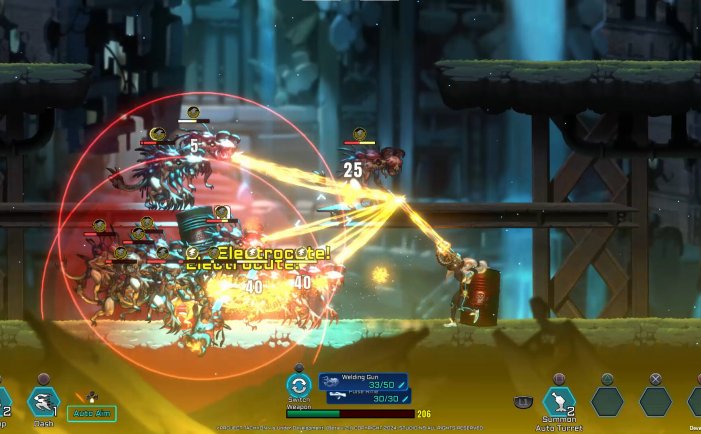Toggle the Auto Aim option
Screen dimensions: 701x434
click(x=92, y=412)
